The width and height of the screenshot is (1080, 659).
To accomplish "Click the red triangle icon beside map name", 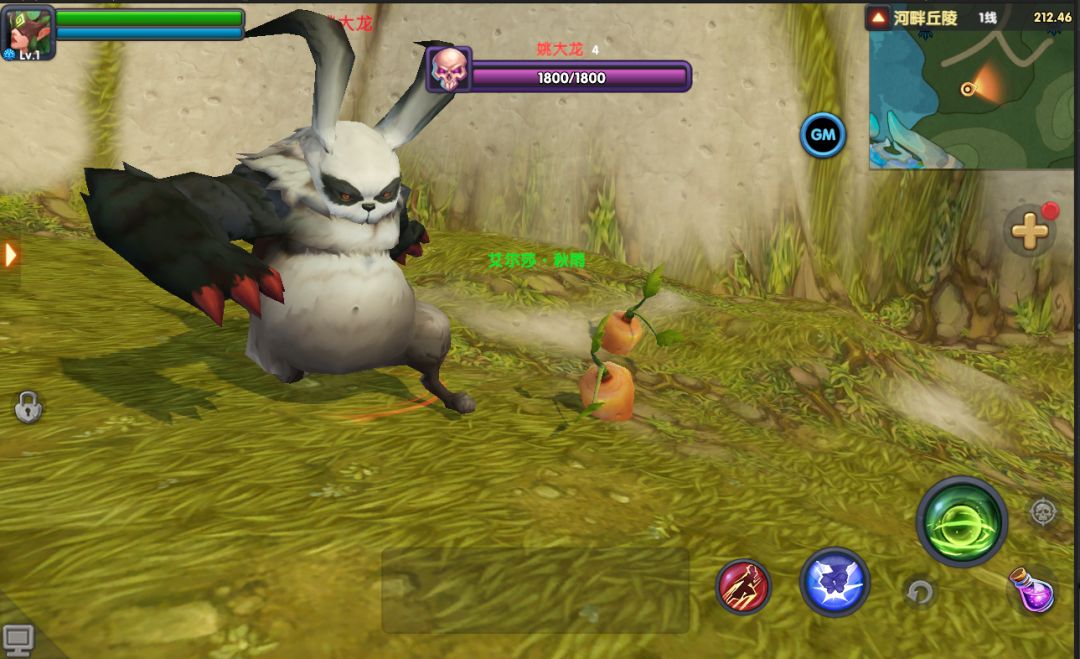I will click(x=878, y=17).
